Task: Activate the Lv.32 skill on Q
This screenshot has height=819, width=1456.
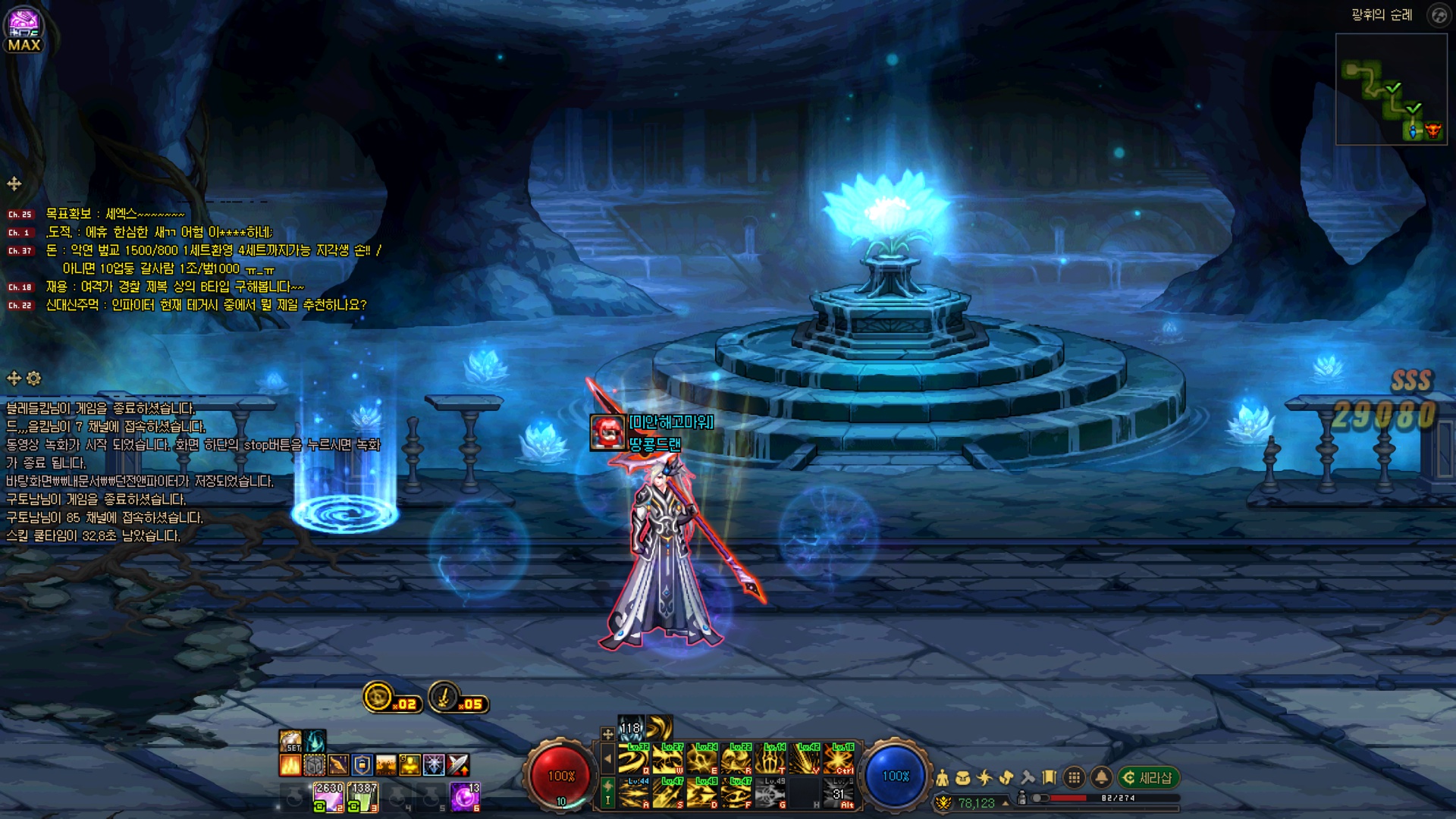Action: (634, 759)
